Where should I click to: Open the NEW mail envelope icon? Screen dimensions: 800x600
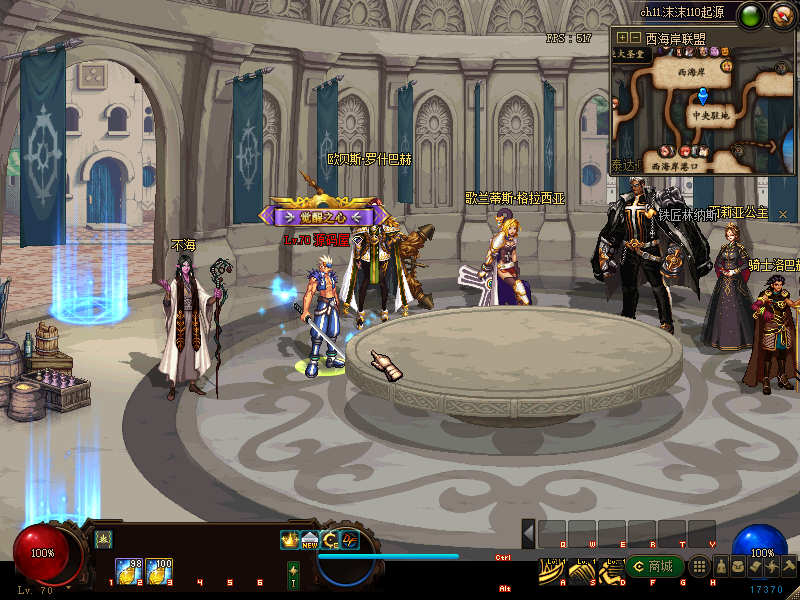[310, 540]
